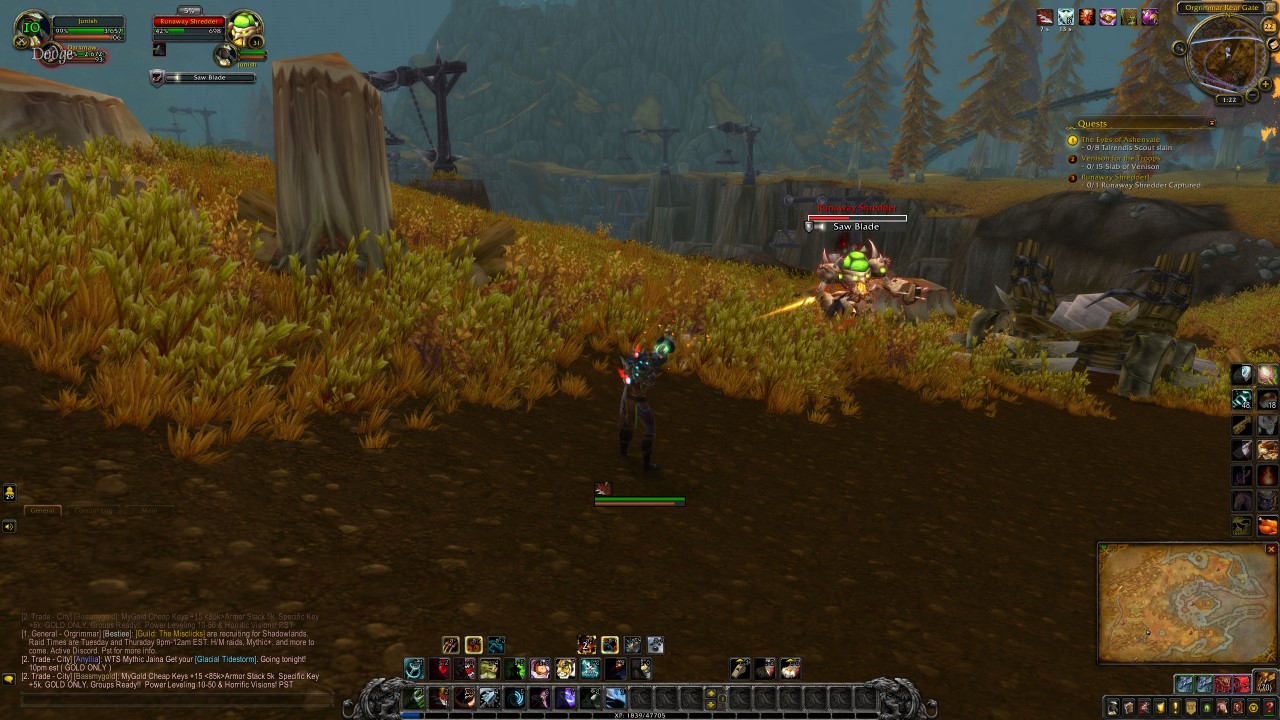Screen dimensions: 1280x720
Task: Switch to the Combat Log chat tab
Action: point(93,510)
